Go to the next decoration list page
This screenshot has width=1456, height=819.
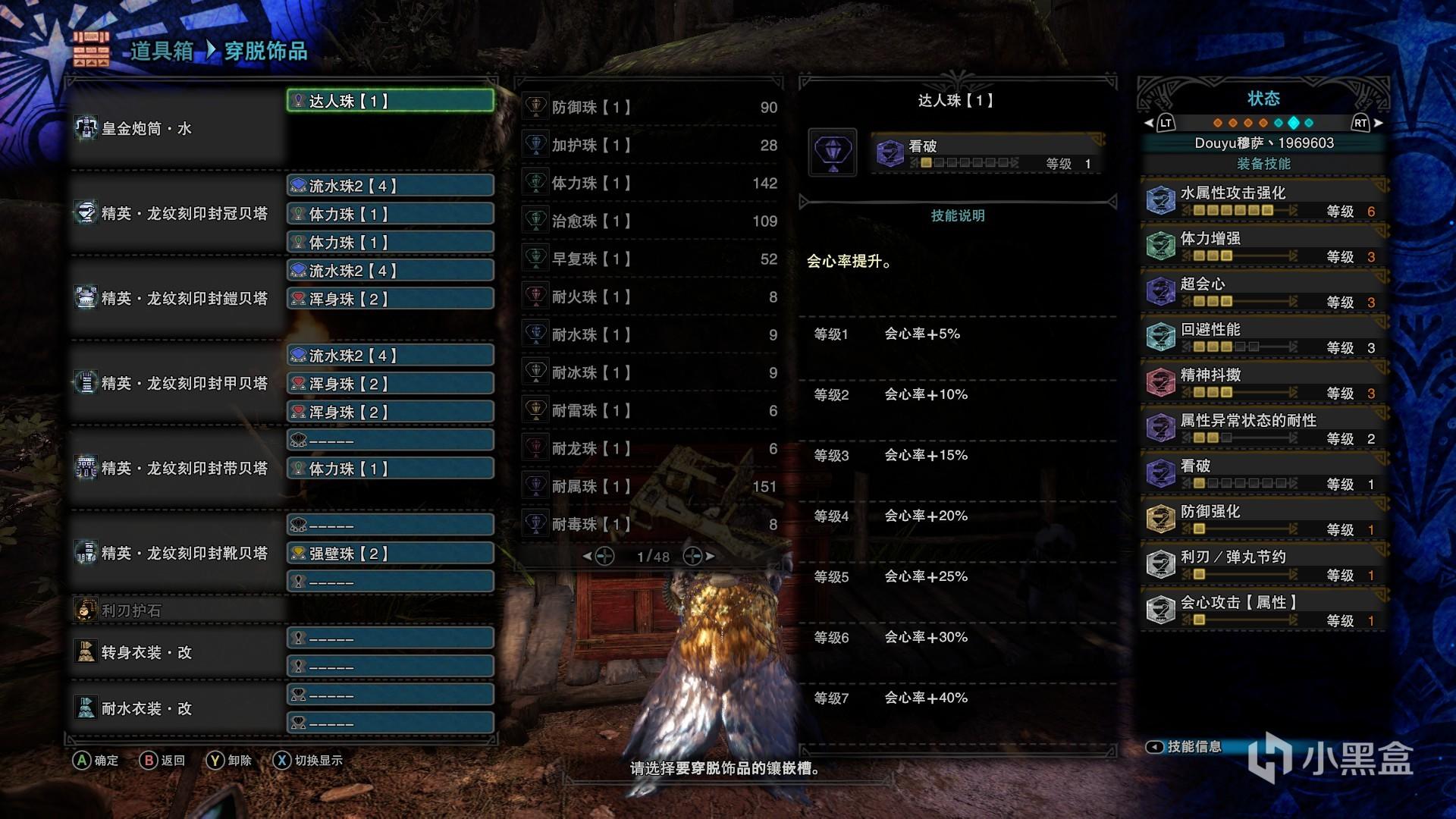pyautogui.click(x=698, y=557)
